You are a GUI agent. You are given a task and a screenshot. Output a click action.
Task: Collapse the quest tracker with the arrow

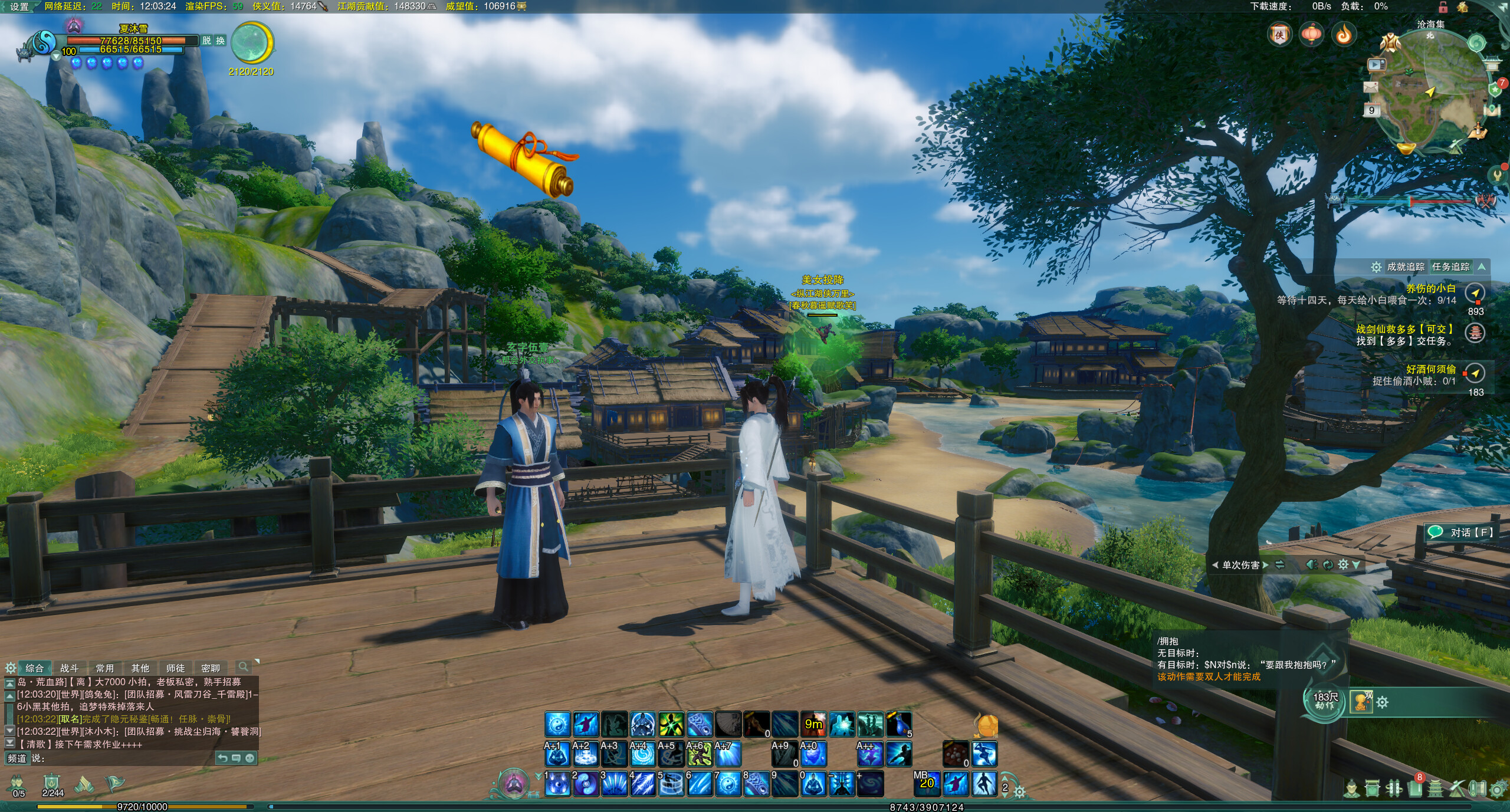pos(1482,267)
